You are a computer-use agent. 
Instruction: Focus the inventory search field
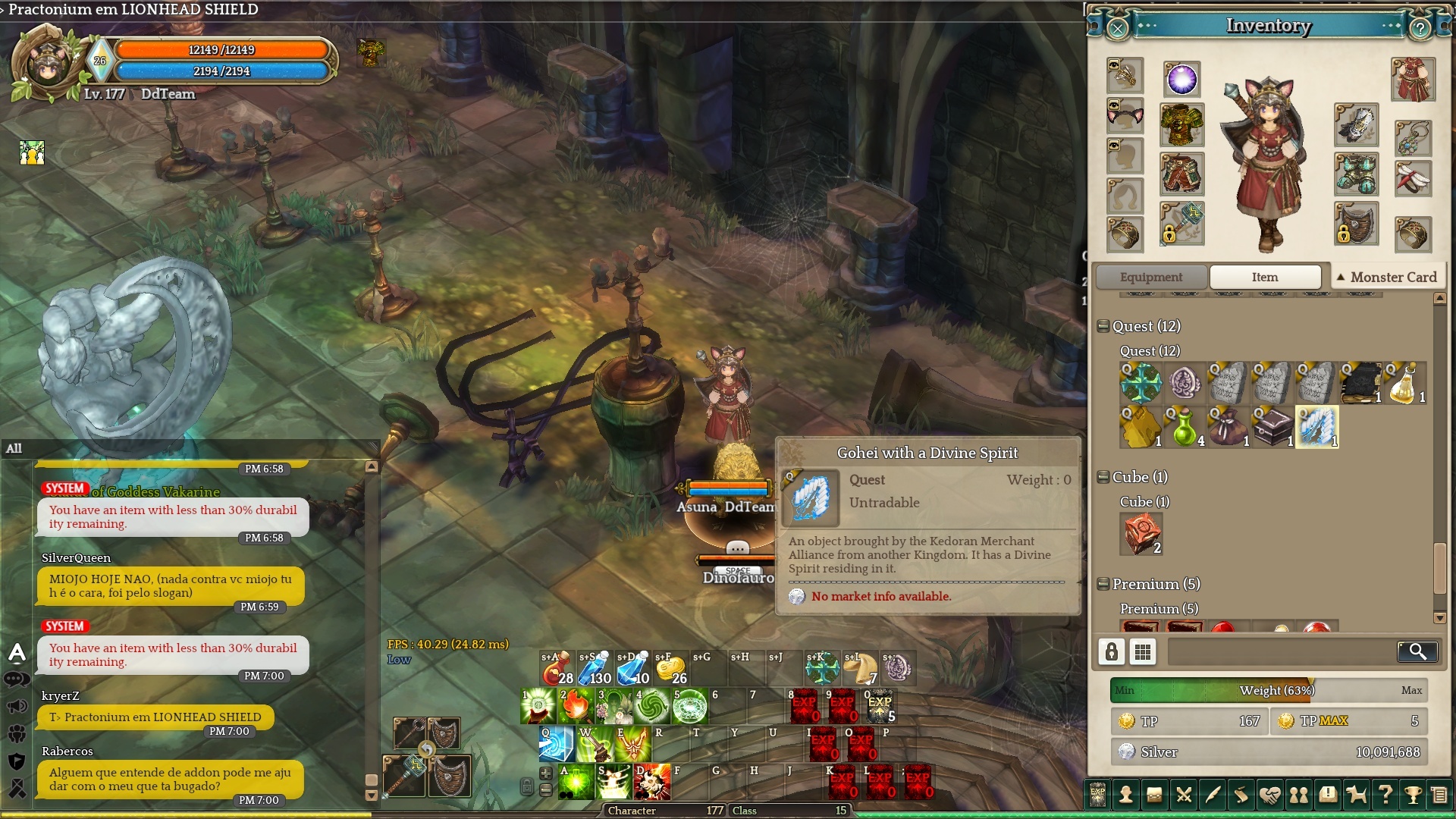[1282, 651]
